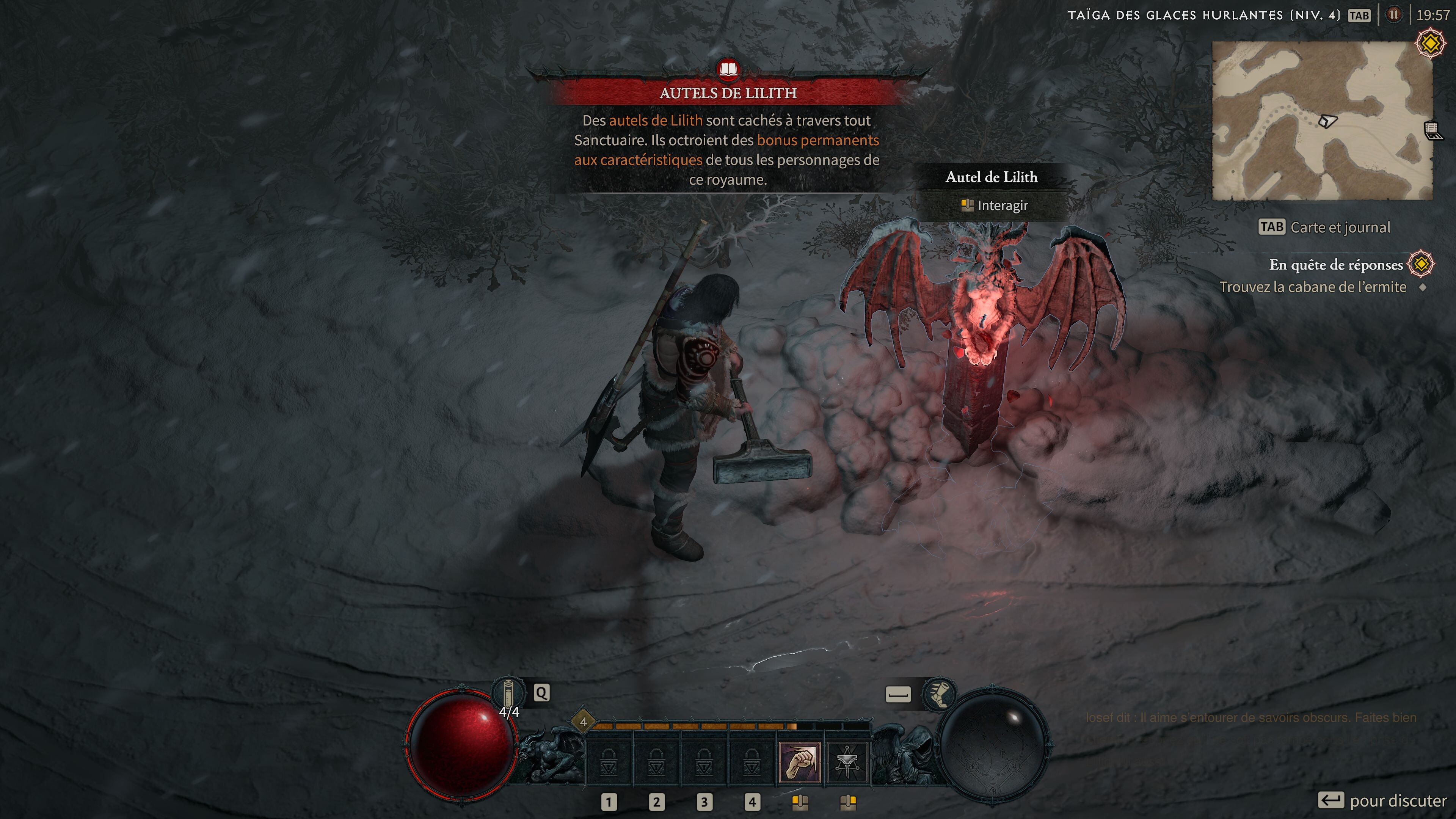Click the golden quest marker above the minimap
This screenshot has height=819, width=1456.
1430,44
